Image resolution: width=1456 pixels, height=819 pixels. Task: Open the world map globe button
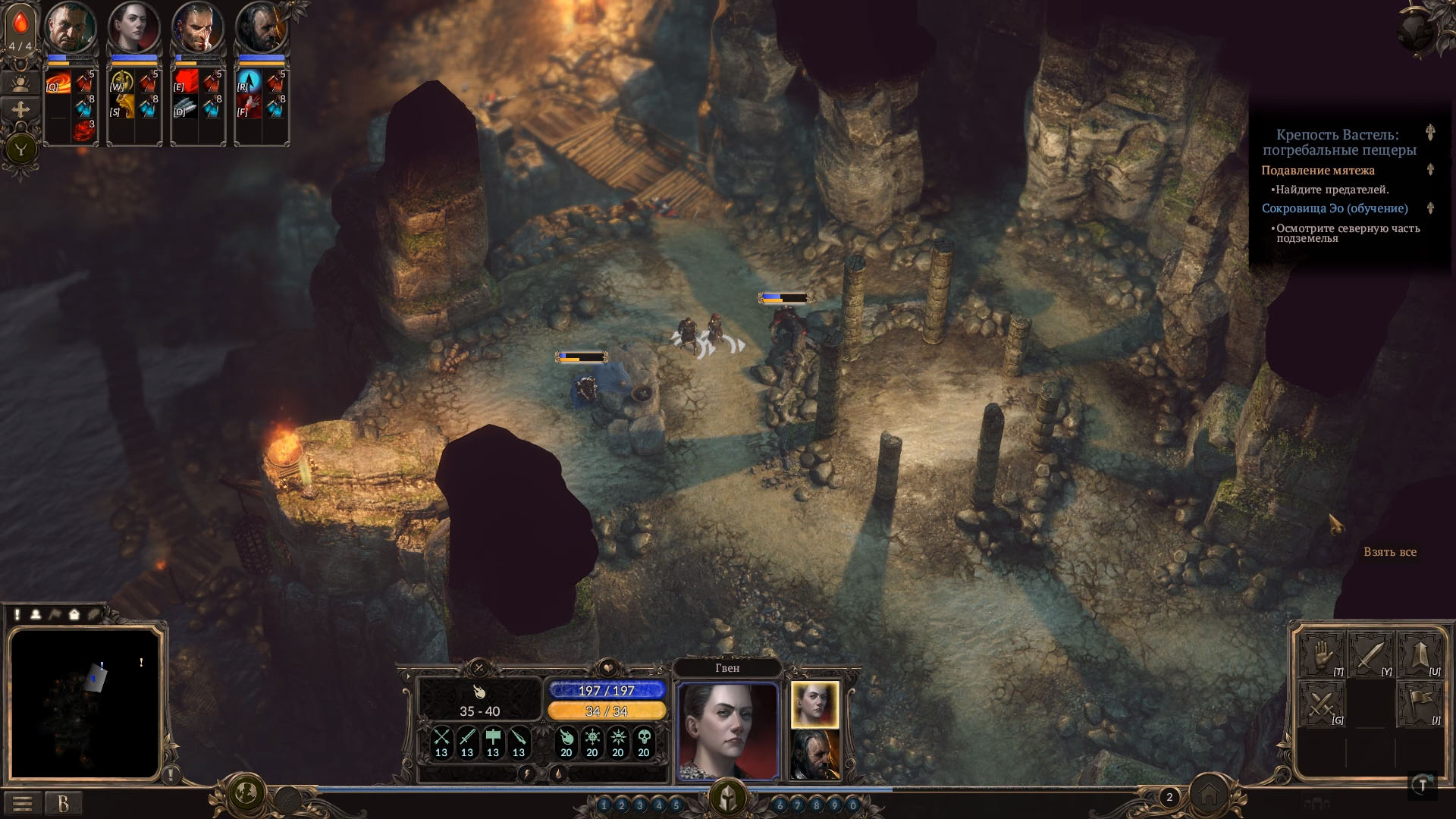pyautogui.click(x=246, y=794)
